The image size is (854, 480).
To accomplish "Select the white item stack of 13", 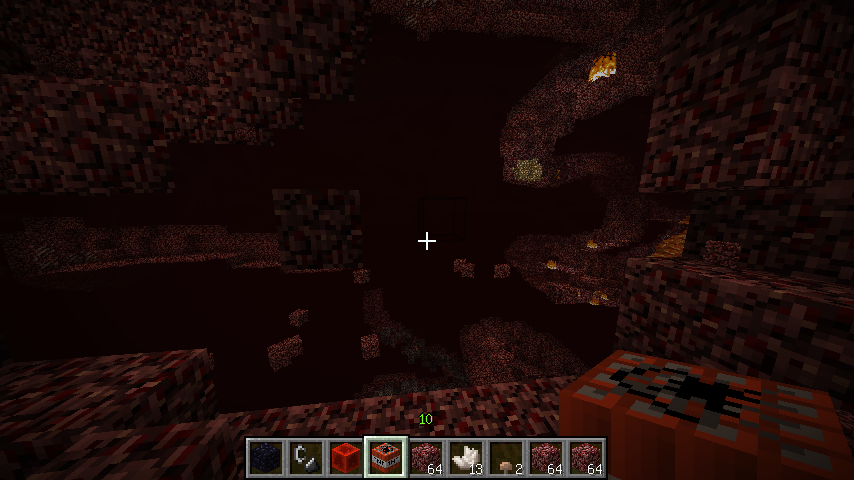I will 465,457.
